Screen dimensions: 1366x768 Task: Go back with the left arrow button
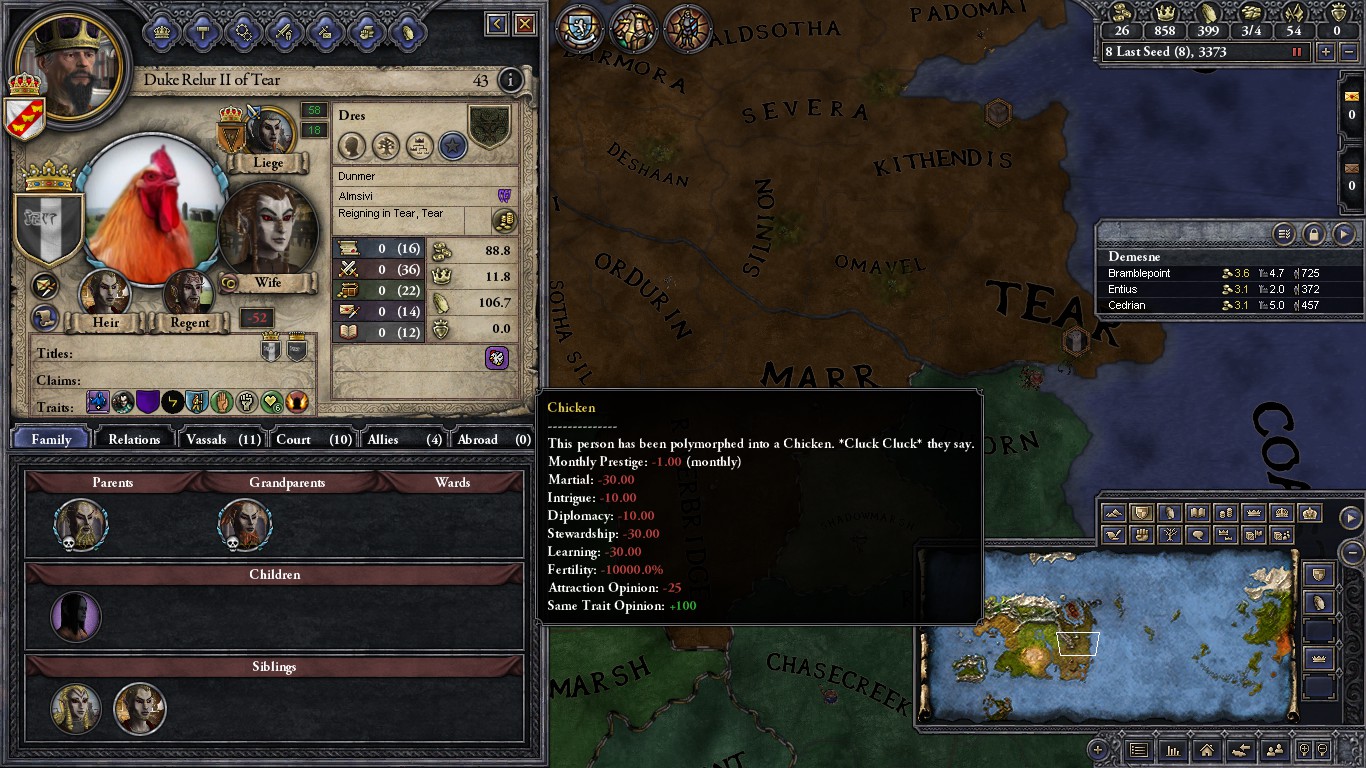(496, 24)
